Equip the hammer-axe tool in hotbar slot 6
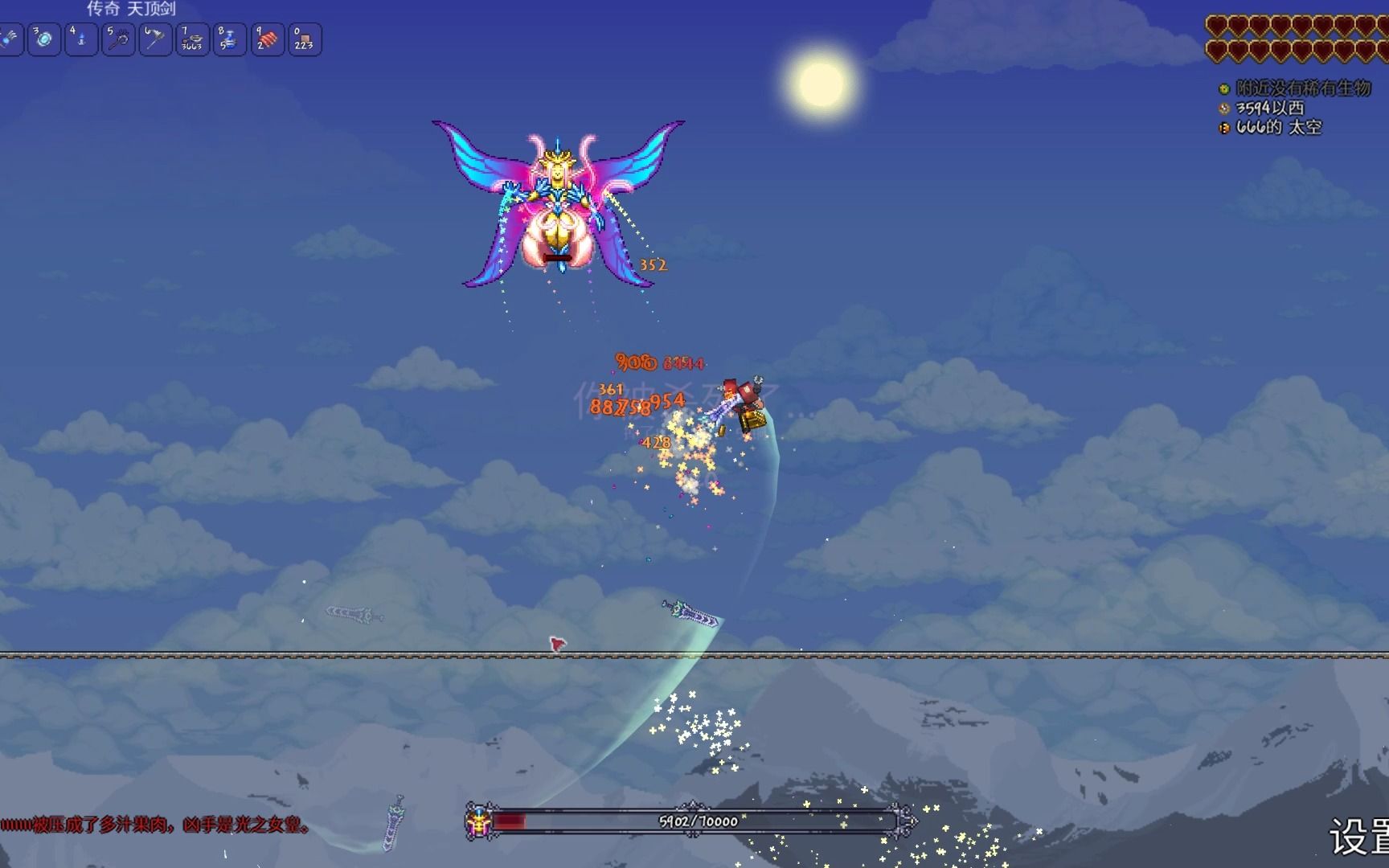The image size is (1389, 868). point(155,39)
